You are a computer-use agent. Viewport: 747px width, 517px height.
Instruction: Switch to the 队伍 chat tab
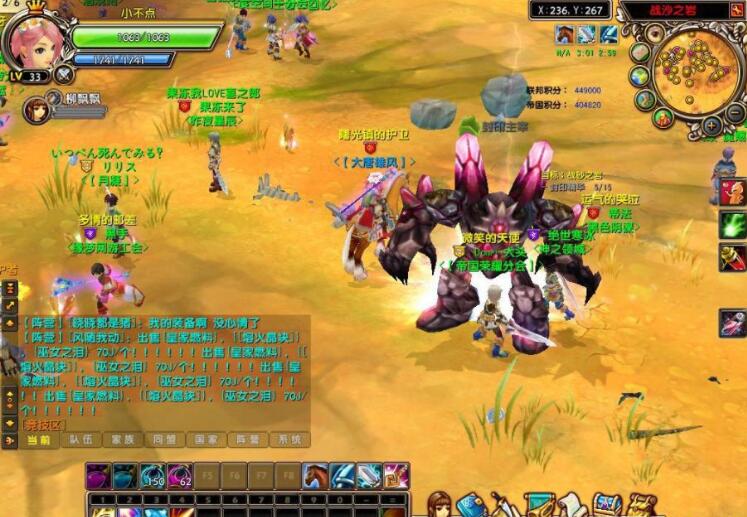click(79, 440)
